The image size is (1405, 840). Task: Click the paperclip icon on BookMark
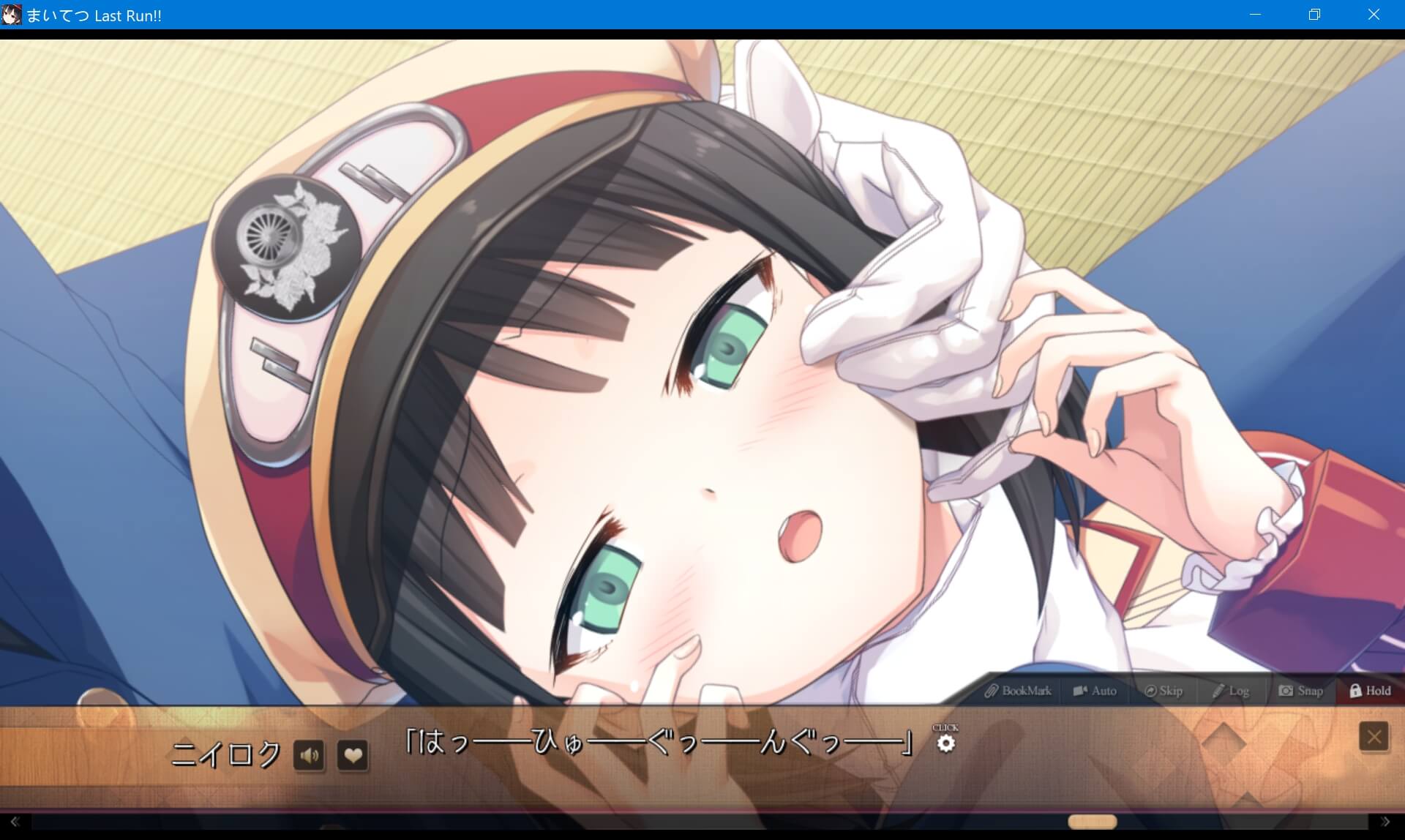[x=992, y=690]
